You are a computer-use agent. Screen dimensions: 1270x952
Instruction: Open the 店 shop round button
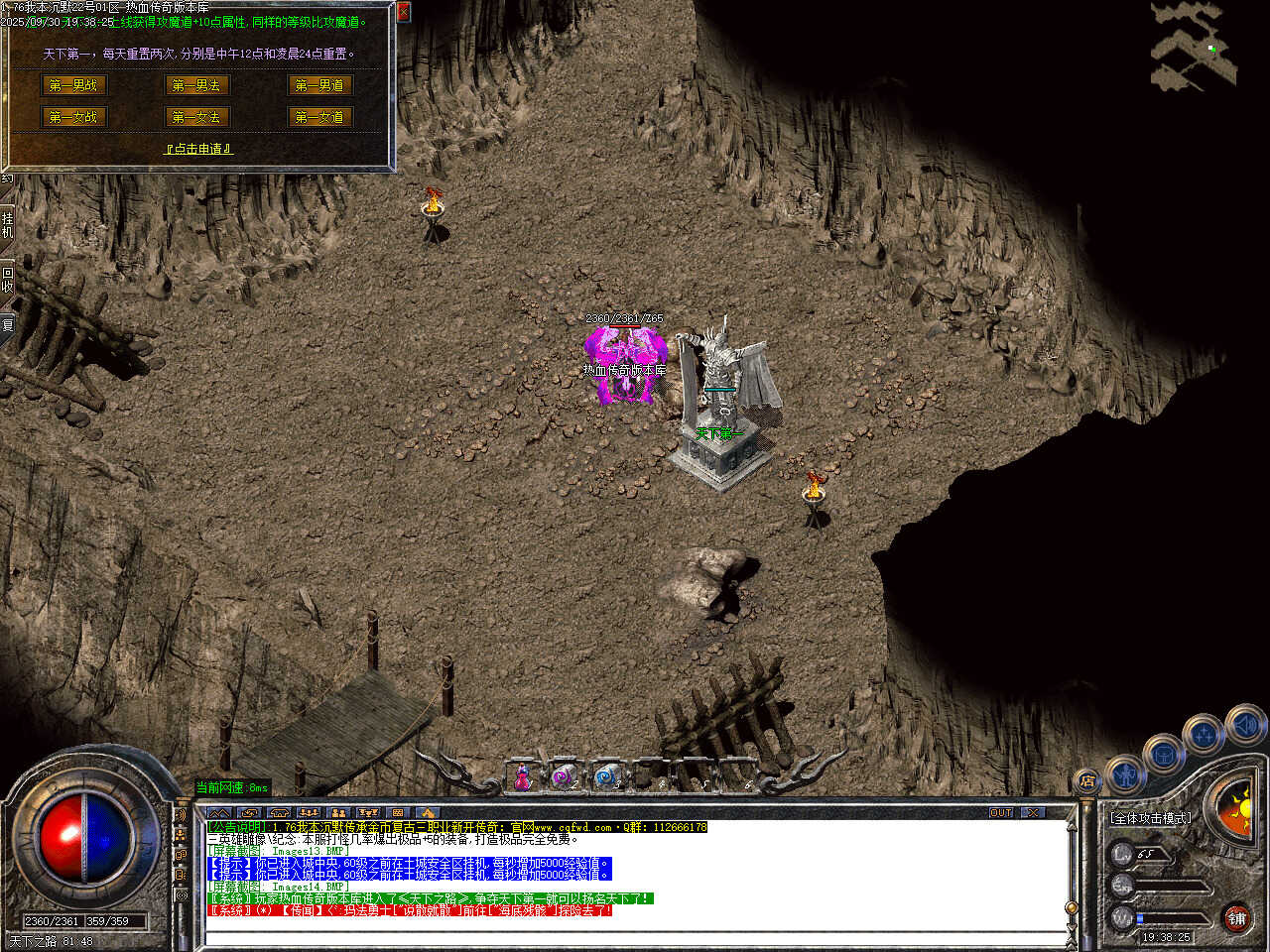point(1087,781)
